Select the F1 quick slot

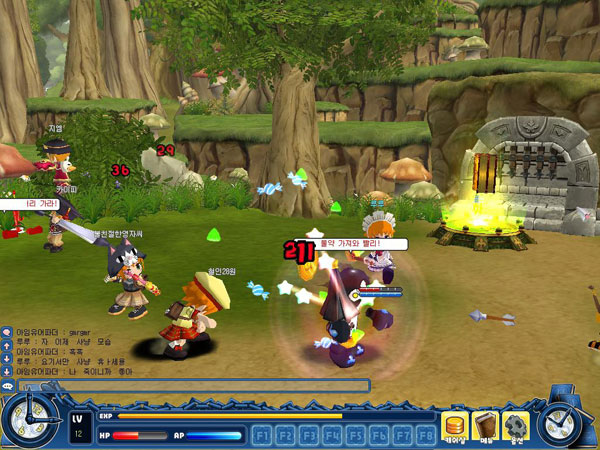(x=262, y=435)
